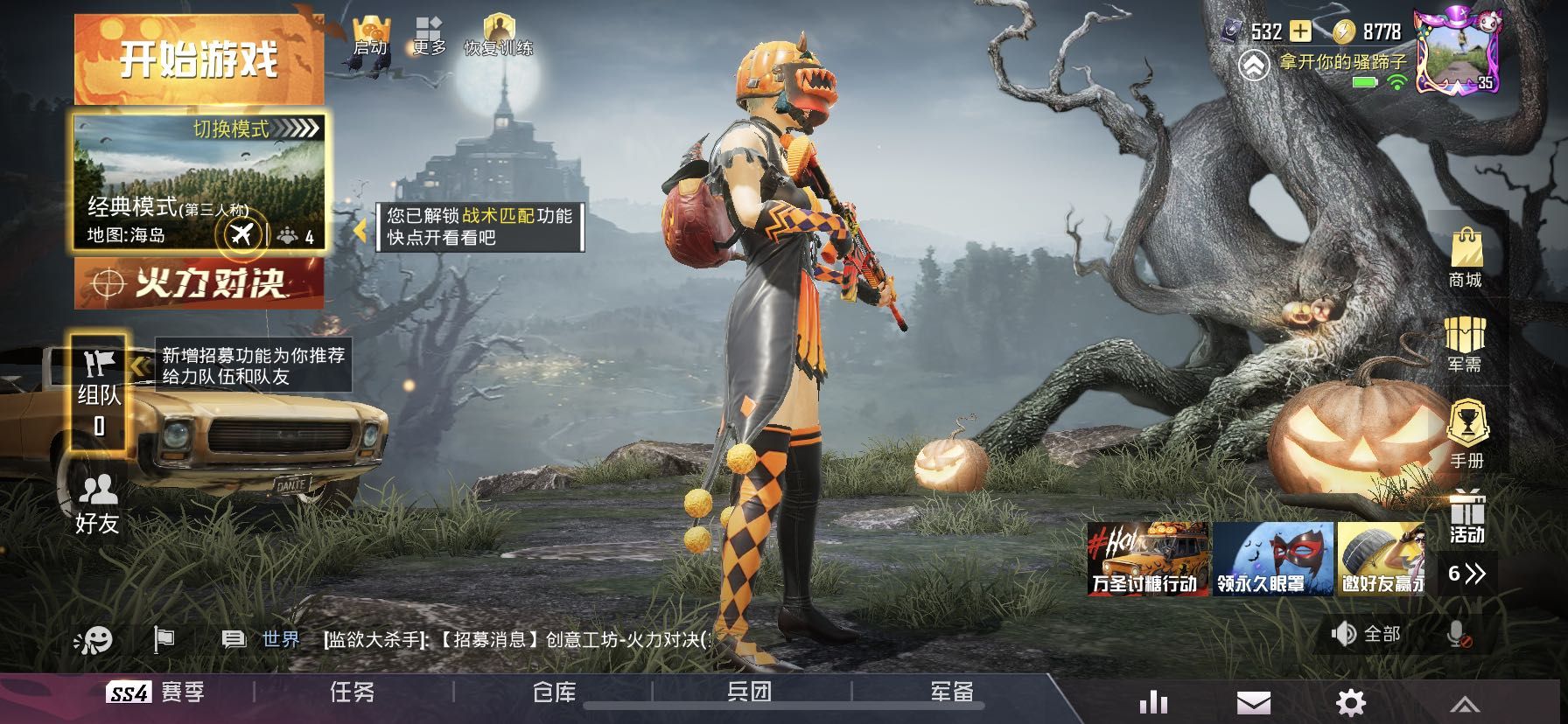Switch to the 赛季 season tab
1568x724 pixels.
(x=156, y=693)
